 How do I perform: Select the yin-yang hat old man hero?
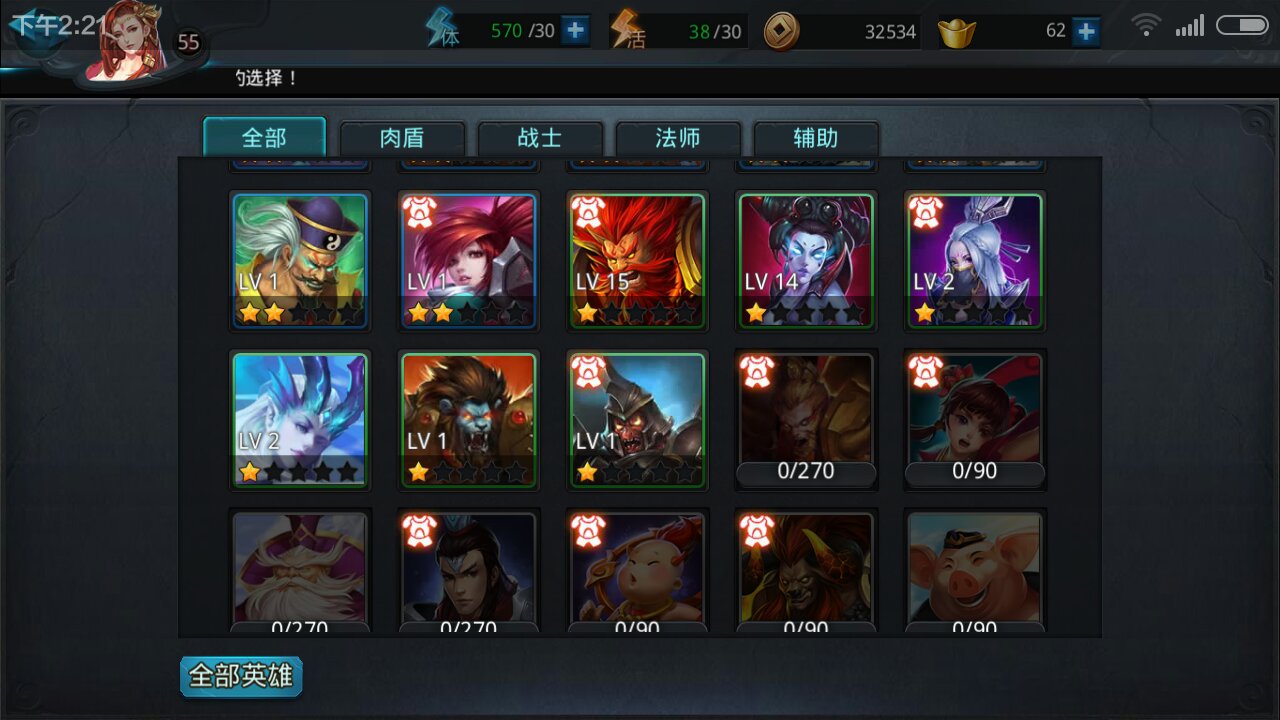(x=300, y=260)
